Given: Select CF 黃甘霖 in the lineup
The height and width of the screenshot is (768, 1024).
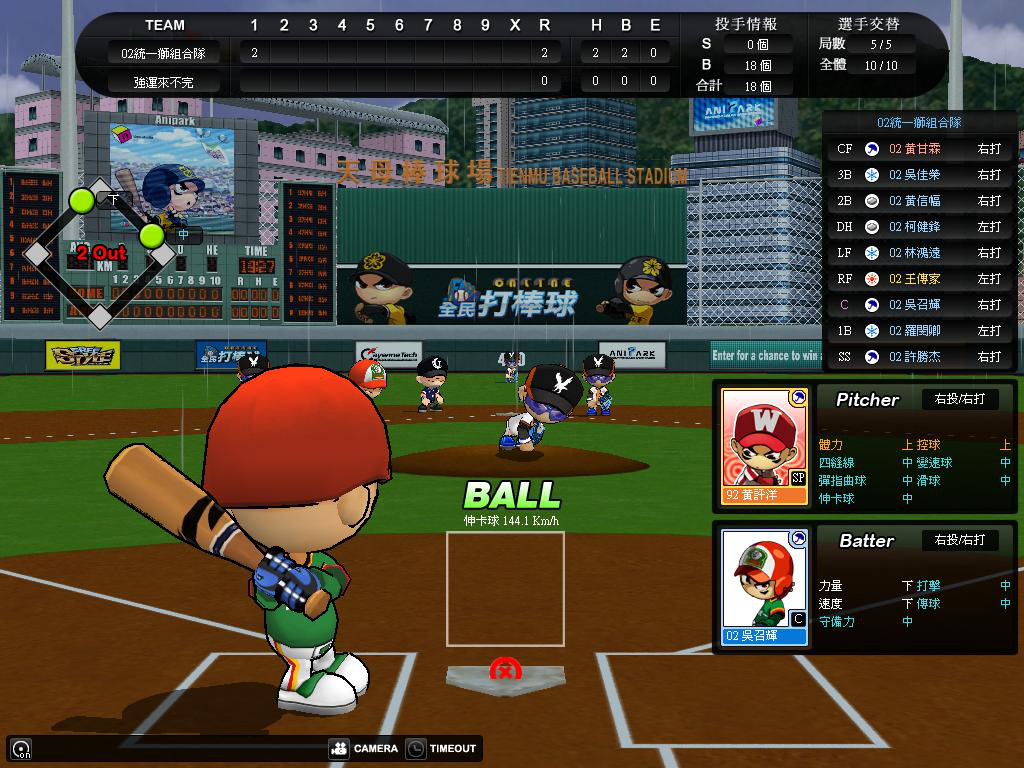Looking at the screenshot, I should pos(918,149).
